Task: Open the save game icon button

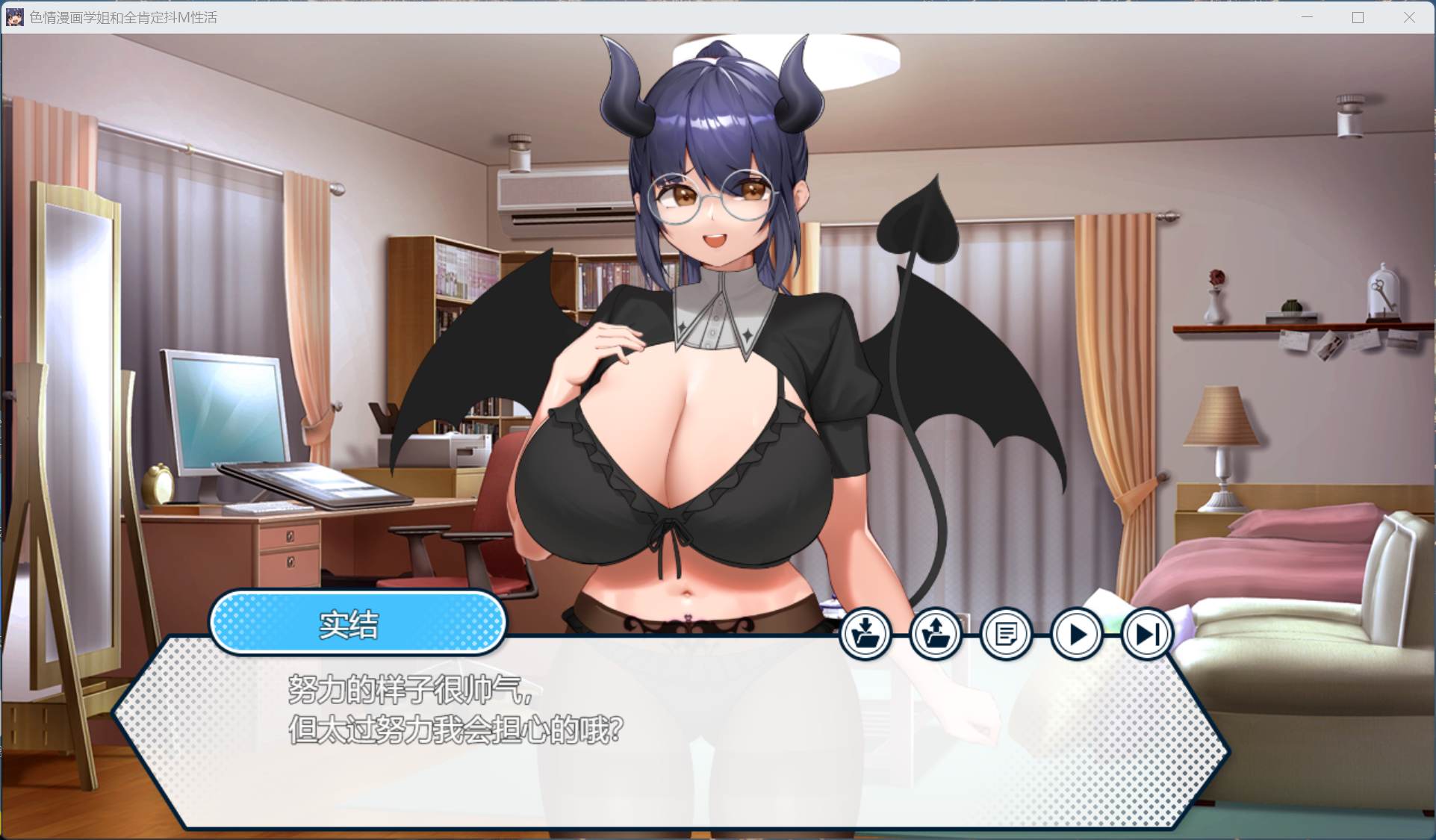Action: click(x=865, y=635)
